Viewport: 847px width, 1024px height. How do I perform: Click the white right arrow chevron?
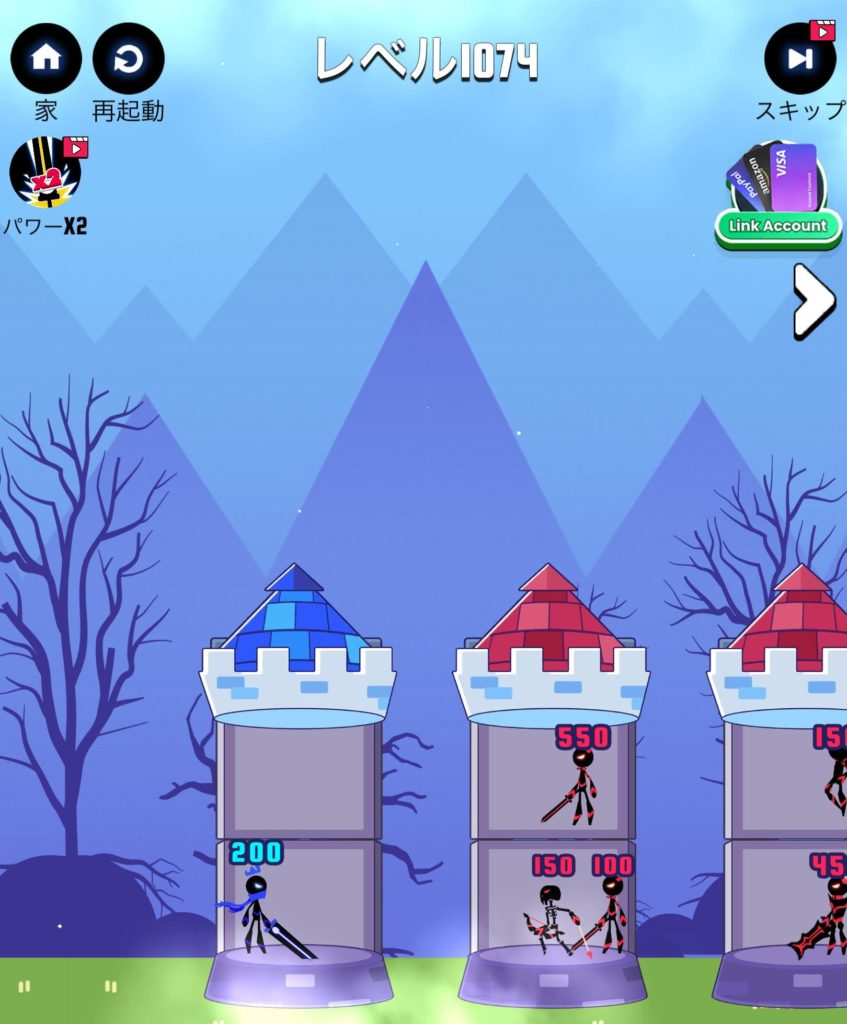(812, 300)
